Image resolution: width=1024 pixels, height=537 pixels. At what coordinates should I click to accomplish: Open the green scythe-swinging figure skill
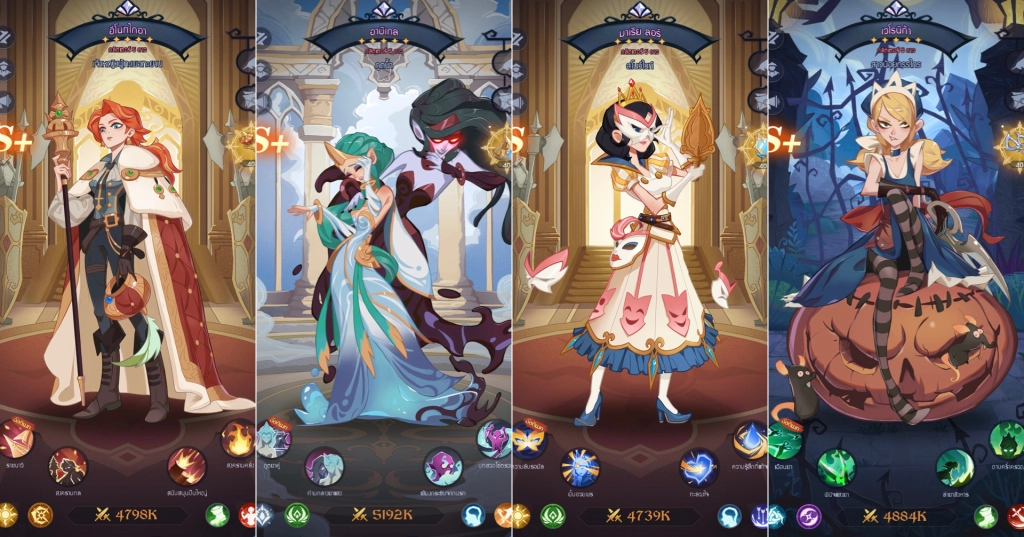tap(955, 467)
